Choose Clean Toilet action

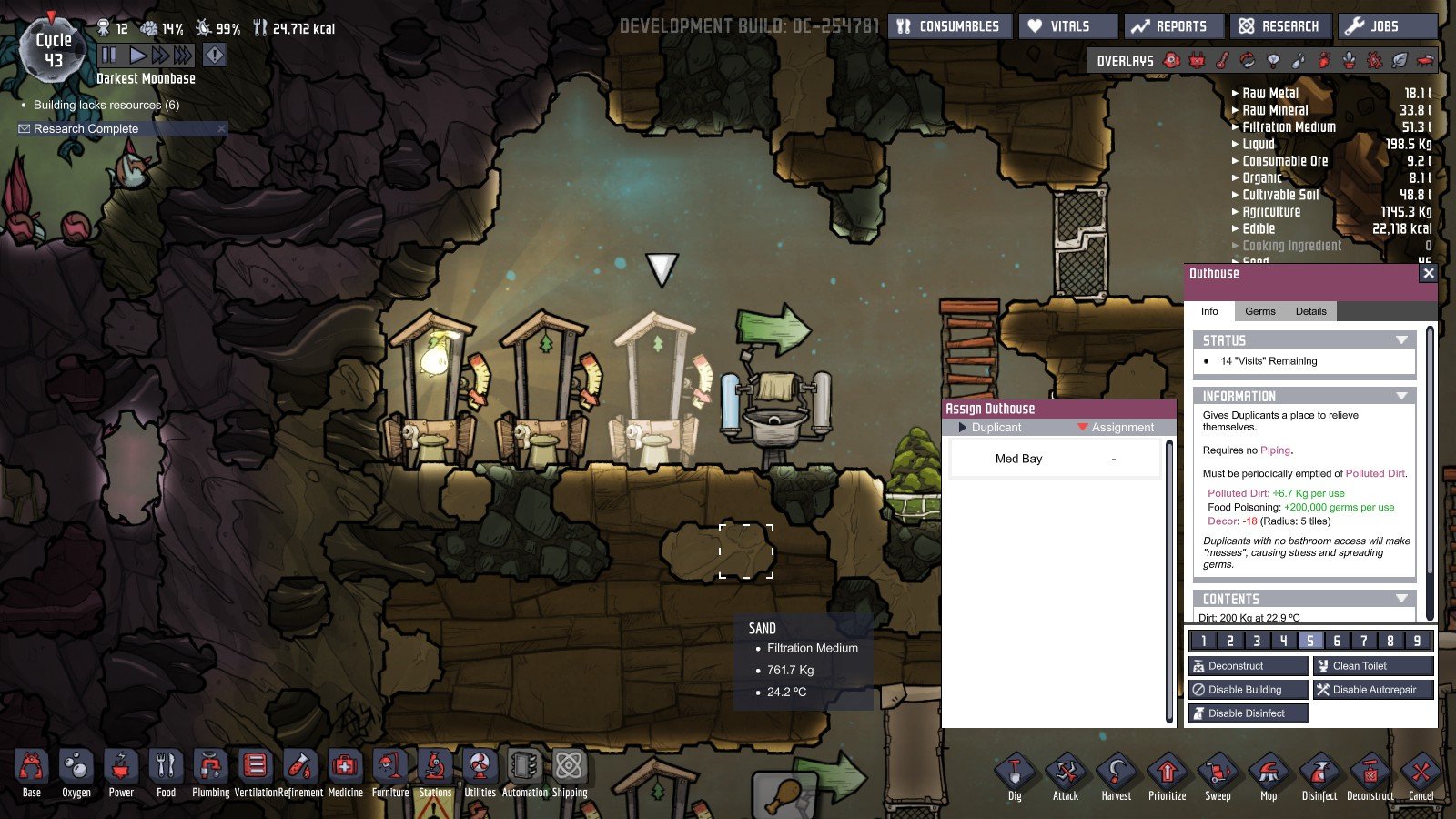click(x=1372, y=666)
